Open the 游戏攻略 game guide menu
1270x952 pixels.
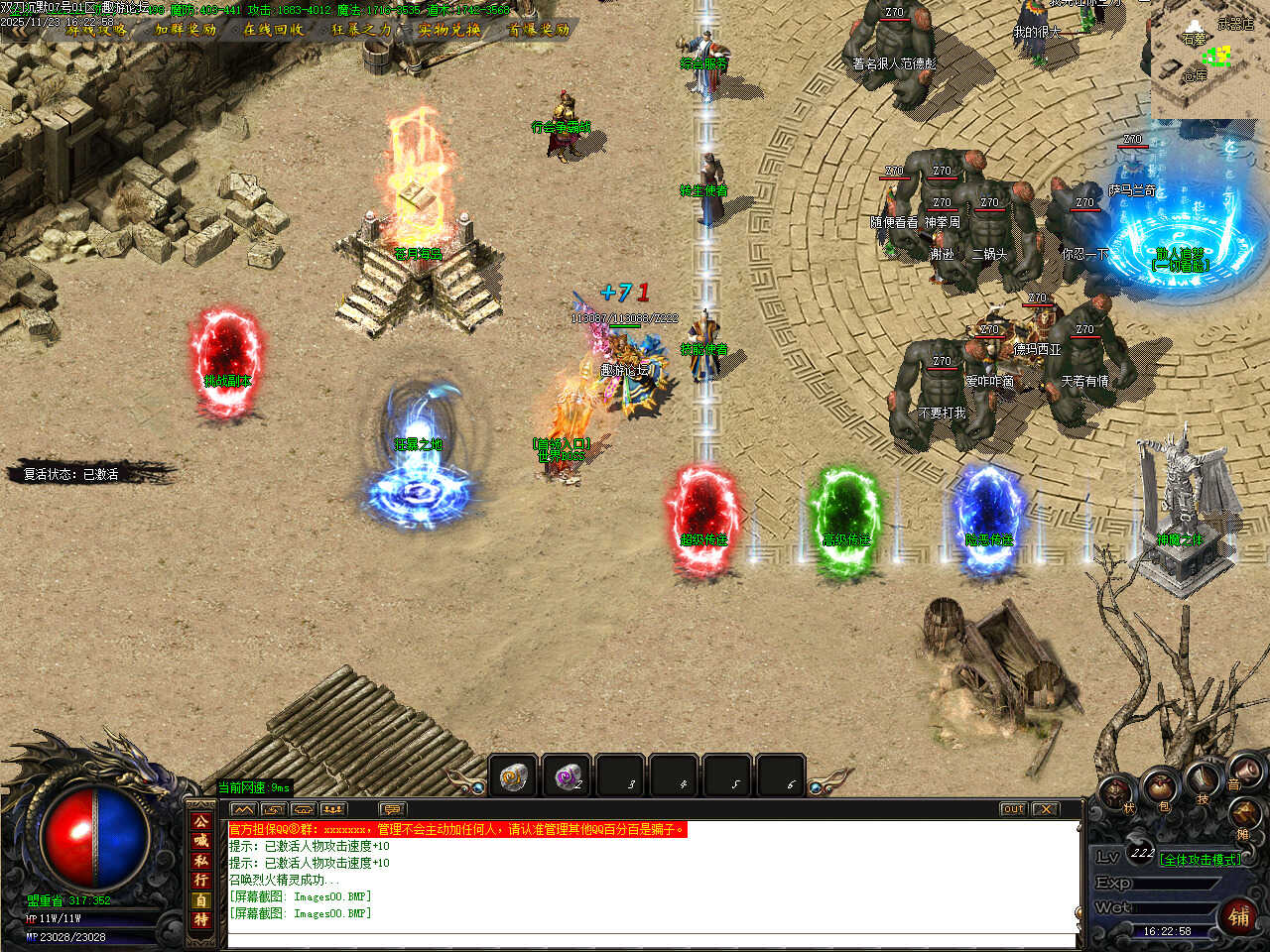coord(97,30)
